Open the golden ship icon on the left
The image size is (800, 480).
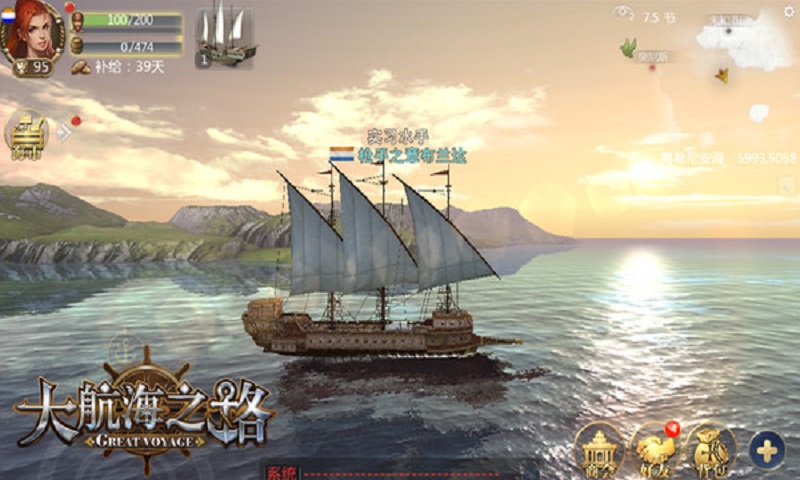click(x=28, y=131)
